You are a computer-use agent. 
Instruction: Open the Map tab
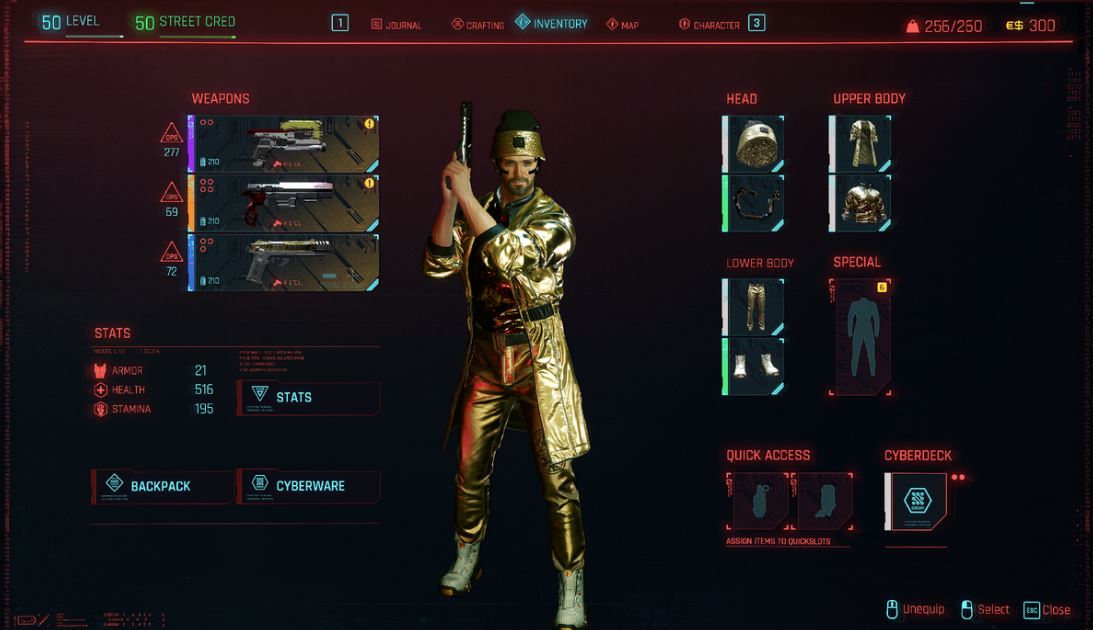coord(622,24)
